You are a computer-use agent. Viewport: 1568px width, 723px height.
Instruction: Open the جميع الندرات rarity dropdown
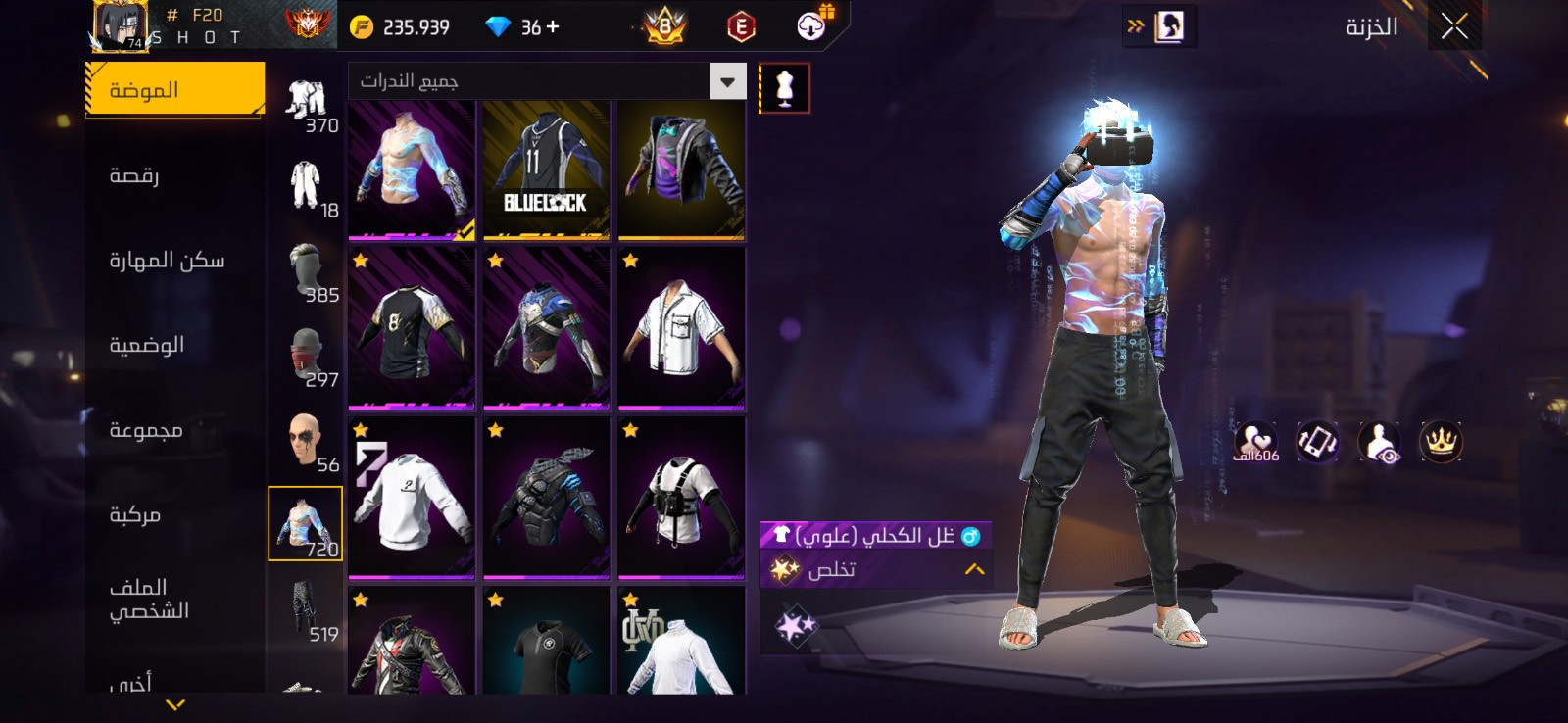coord(727,81)
